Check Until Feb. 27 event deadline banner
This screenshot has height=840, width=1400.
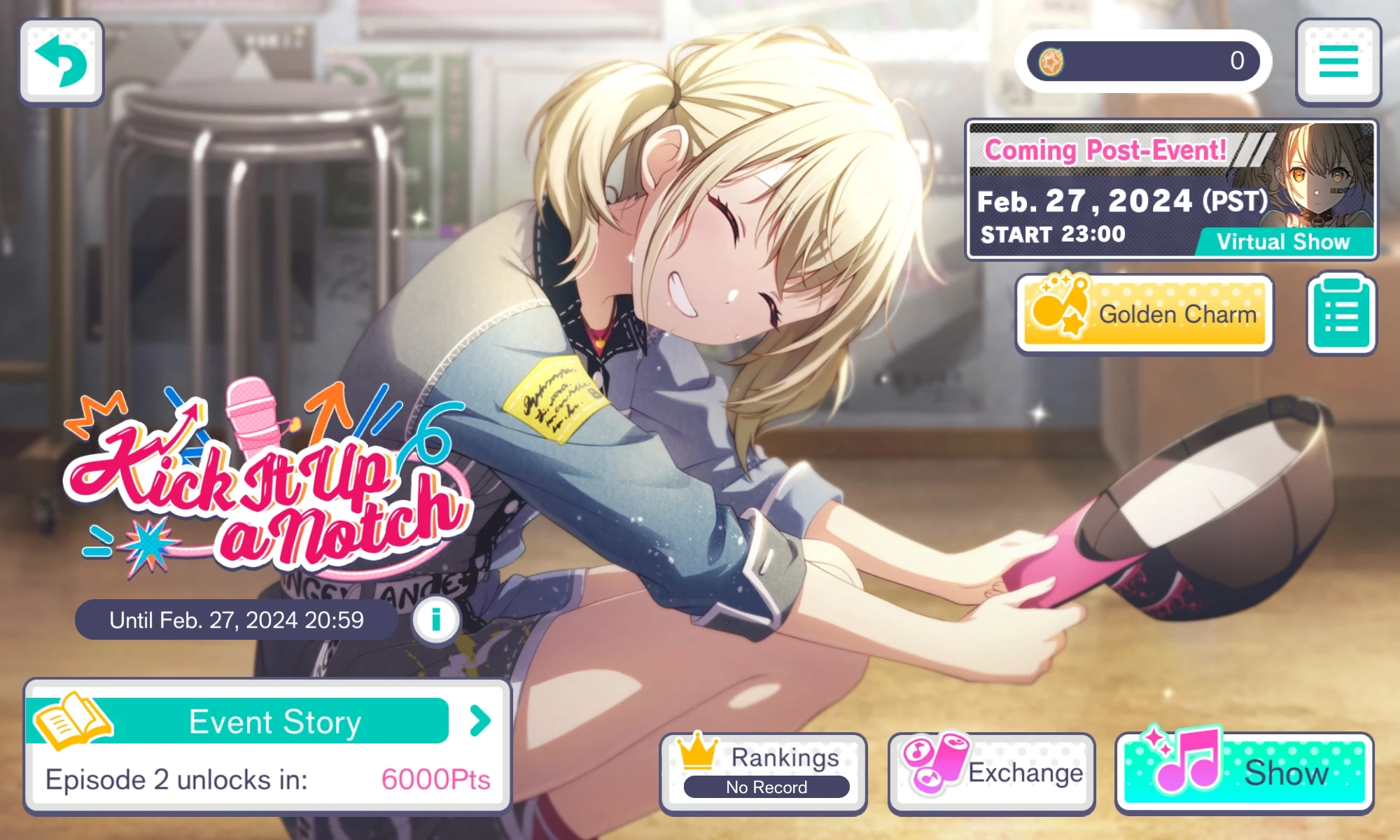pyautogui.click(x=234, y=619)
